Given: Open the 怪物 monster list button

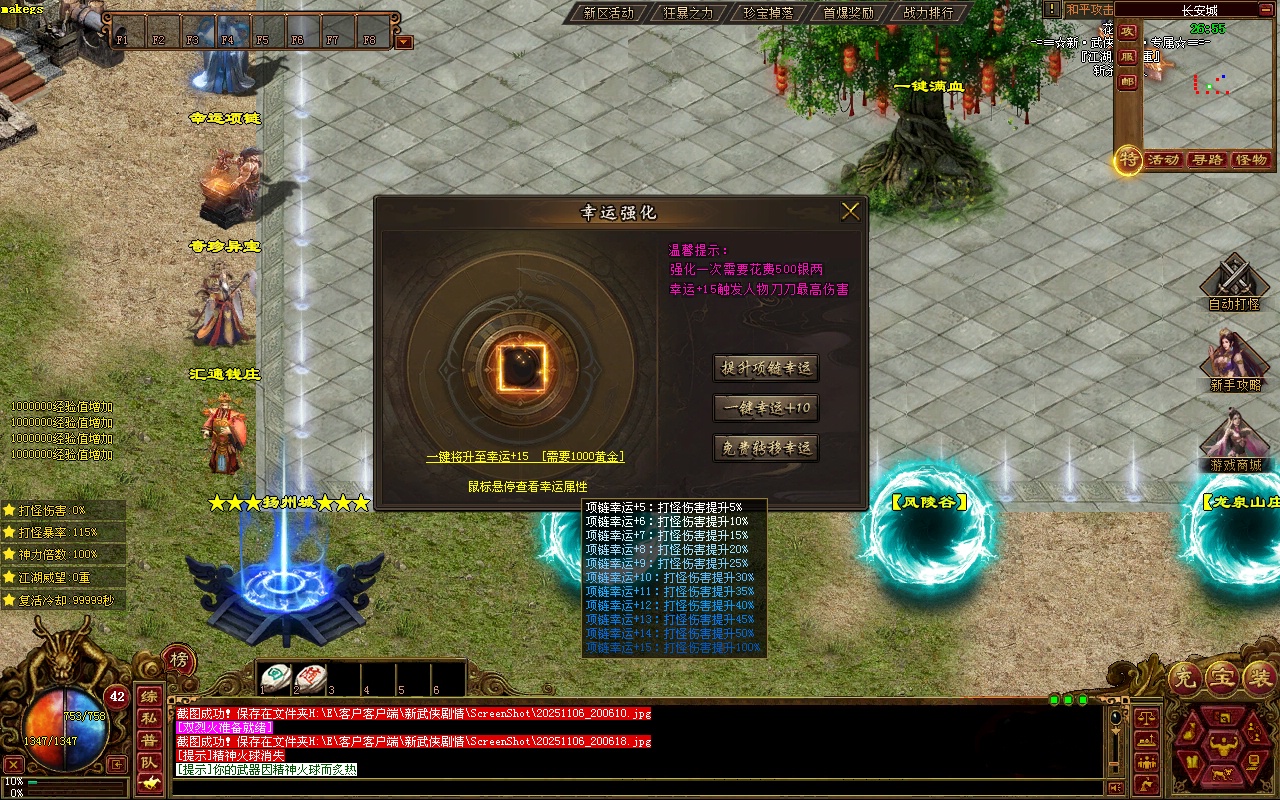Looking at the screenshot, I should tap(1251, 160).
